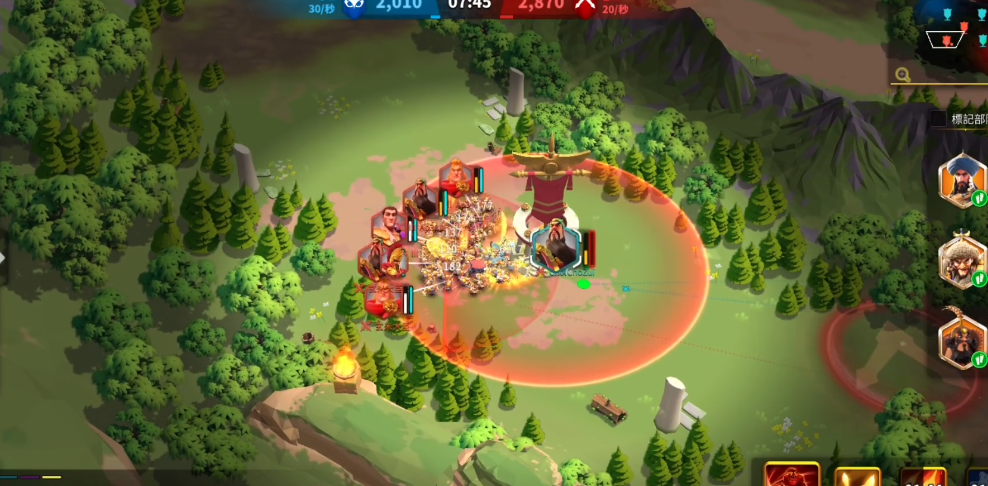
Task: Select the fur-hat mustached commander portrait
Action: [962, 261]
